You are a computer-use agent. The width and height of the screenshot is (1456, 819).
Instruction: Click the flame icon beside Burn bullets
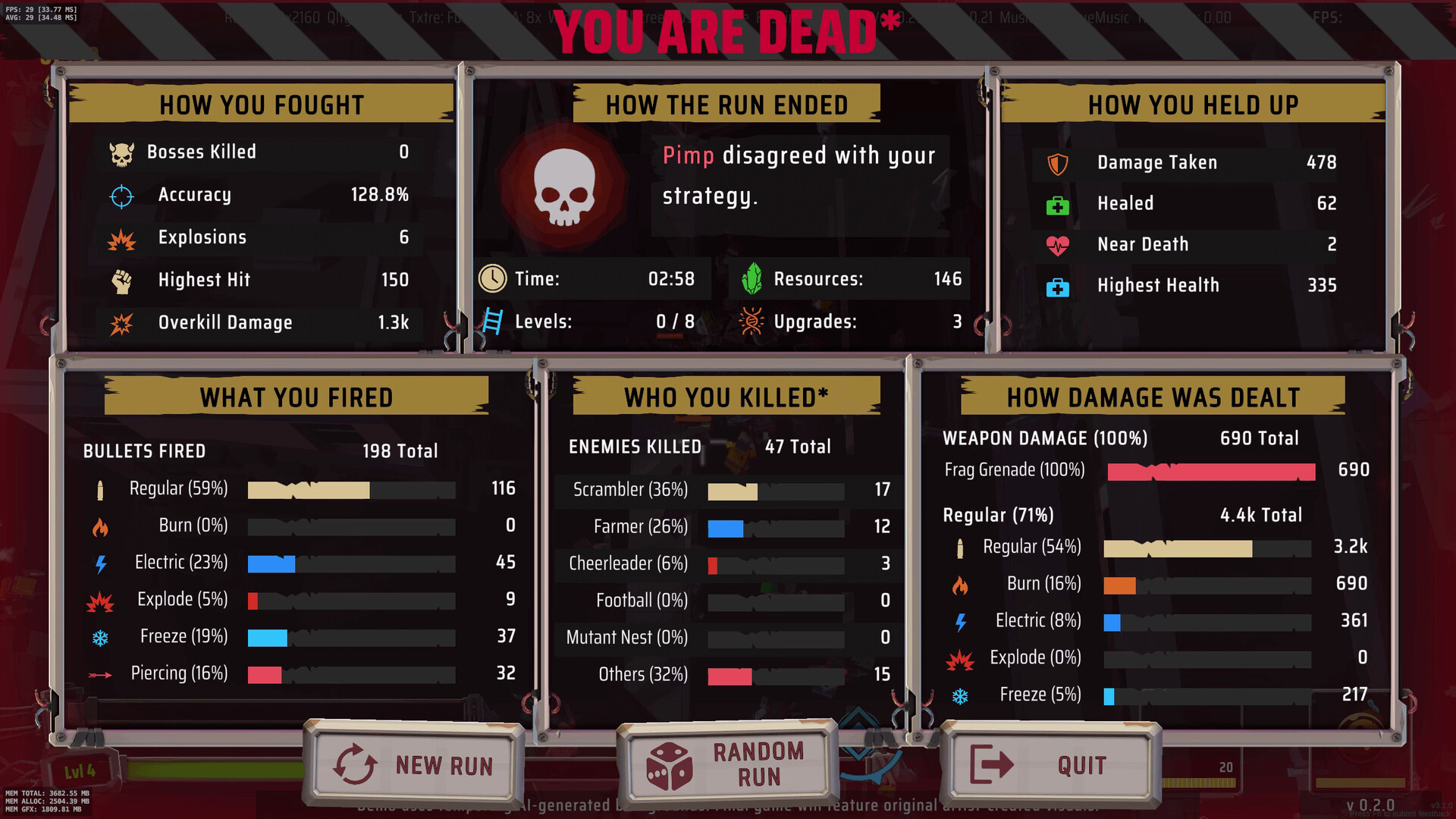point(102,525)
